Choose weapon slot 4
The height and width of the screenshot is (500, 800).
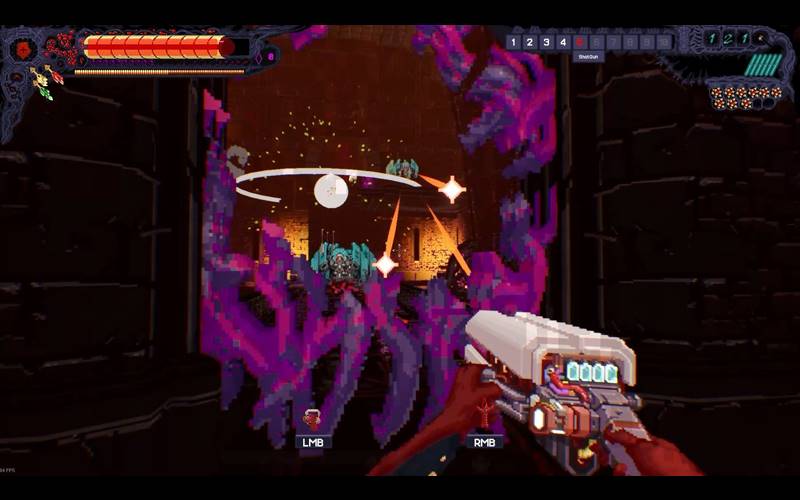[564, 42]
